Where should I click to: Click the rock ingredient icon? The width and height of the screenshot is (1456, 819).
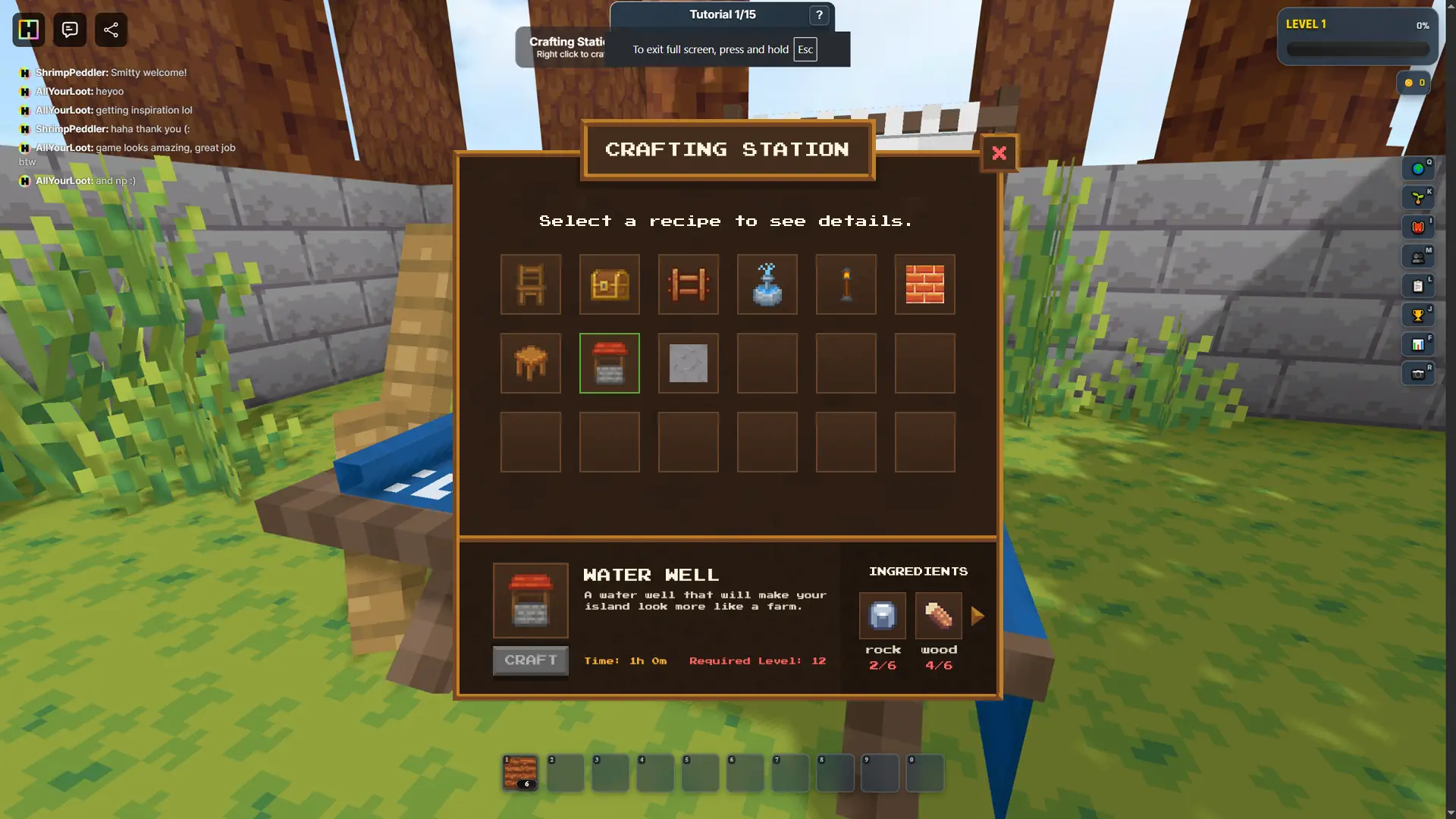tap(881, 616)
